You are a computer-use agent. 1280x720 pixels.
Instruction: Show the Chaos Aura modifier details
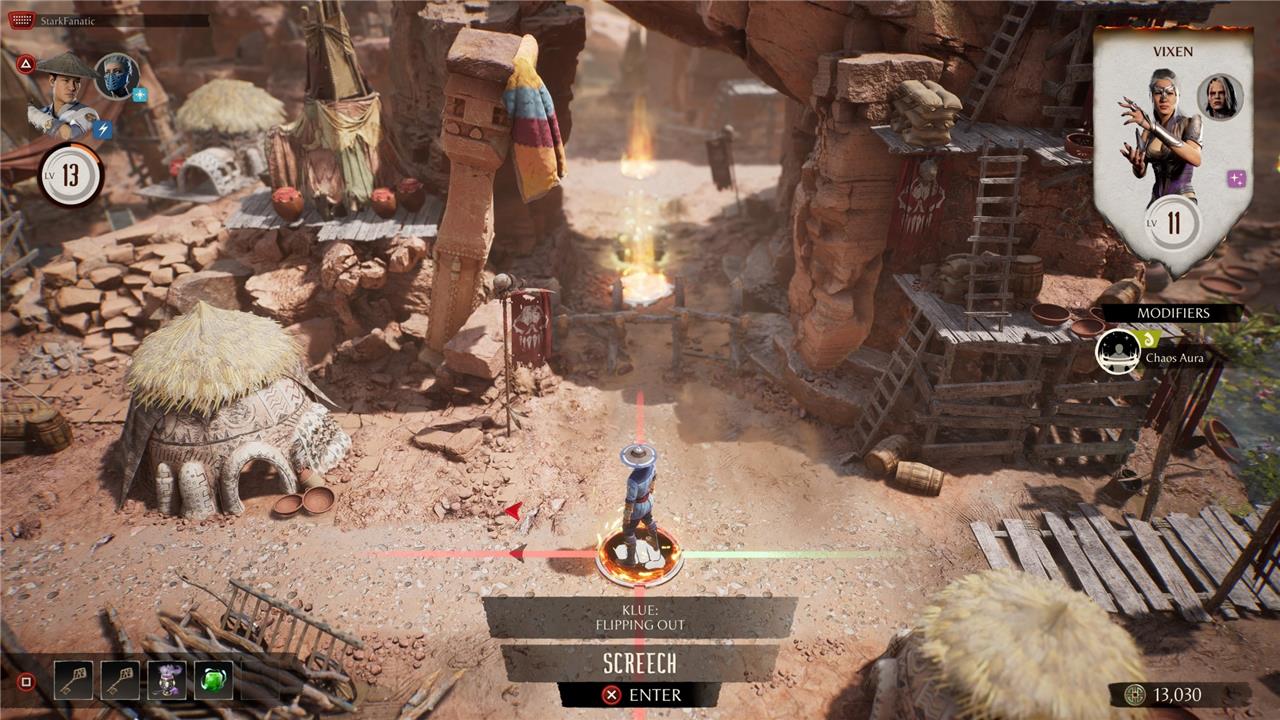point(1150,356)
